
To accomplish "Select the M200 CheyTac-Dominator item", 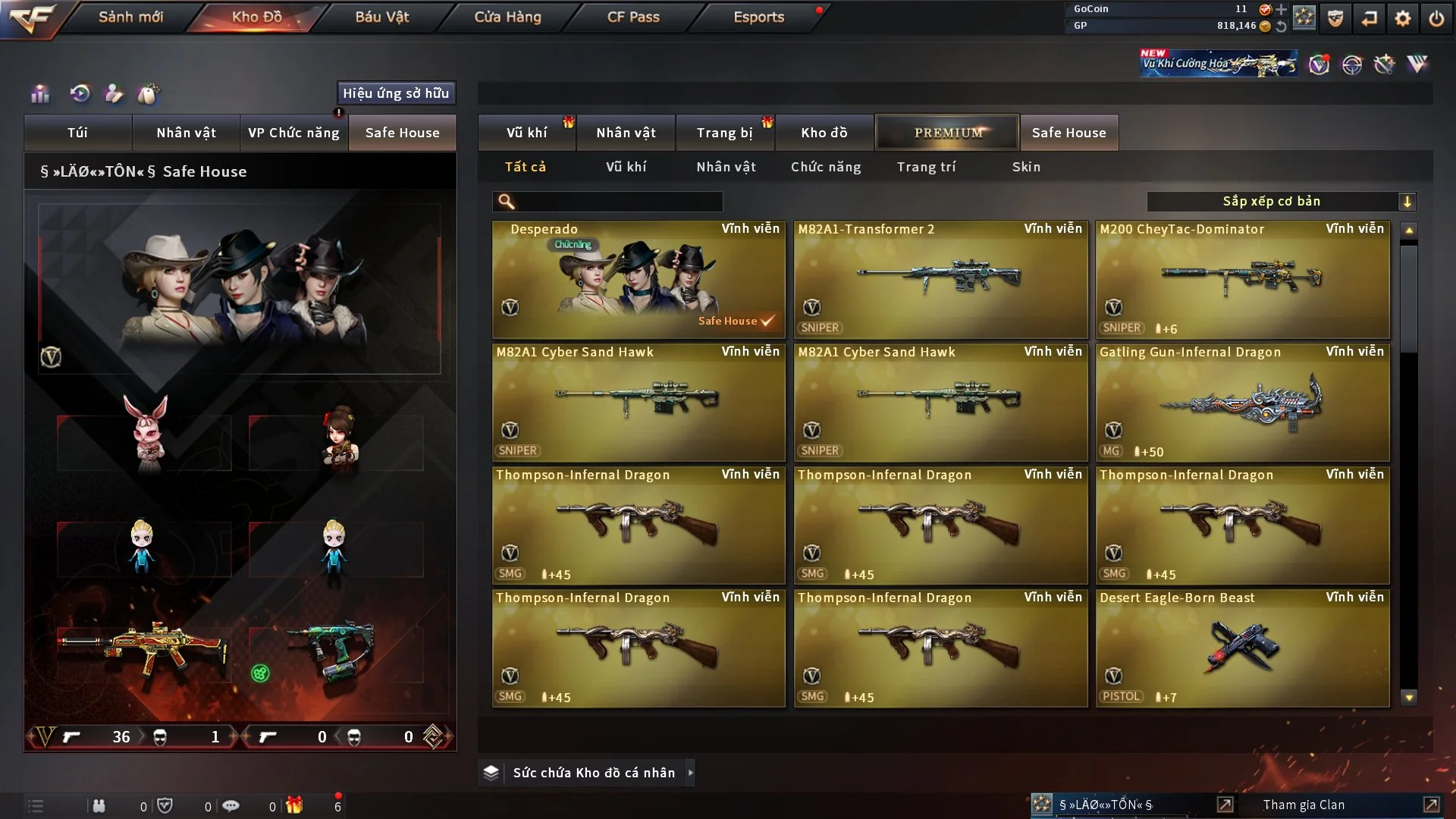I will pyautogui.click(x=1242, y=279).
